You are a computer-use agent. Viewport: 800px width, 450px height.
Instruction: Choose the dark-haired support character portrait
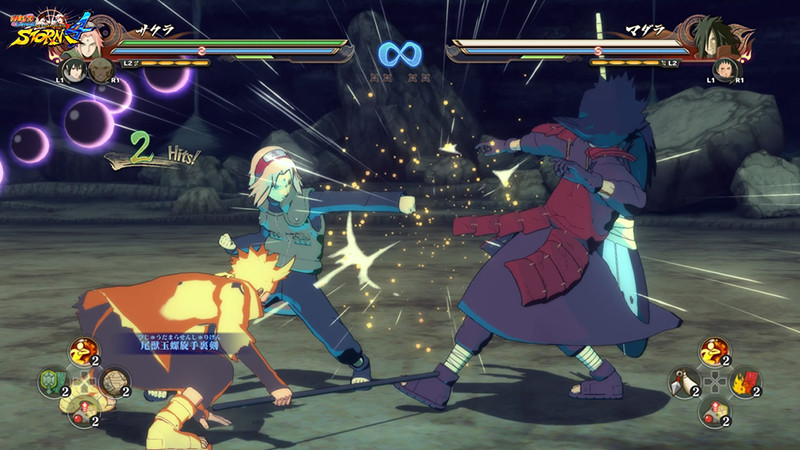73,69
